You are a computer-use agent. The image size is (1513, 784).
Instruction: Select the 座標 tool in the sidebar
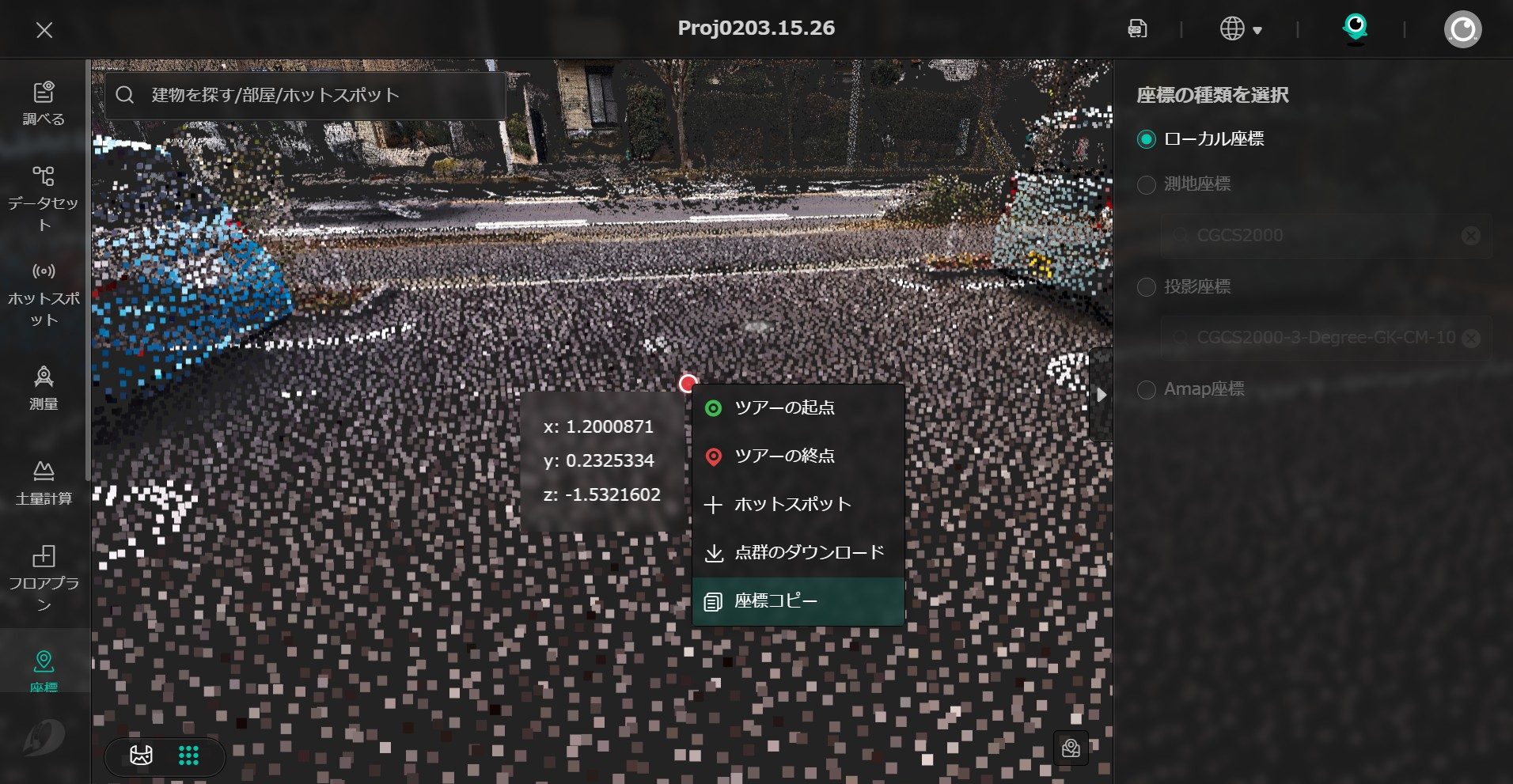tap(44, 669)
